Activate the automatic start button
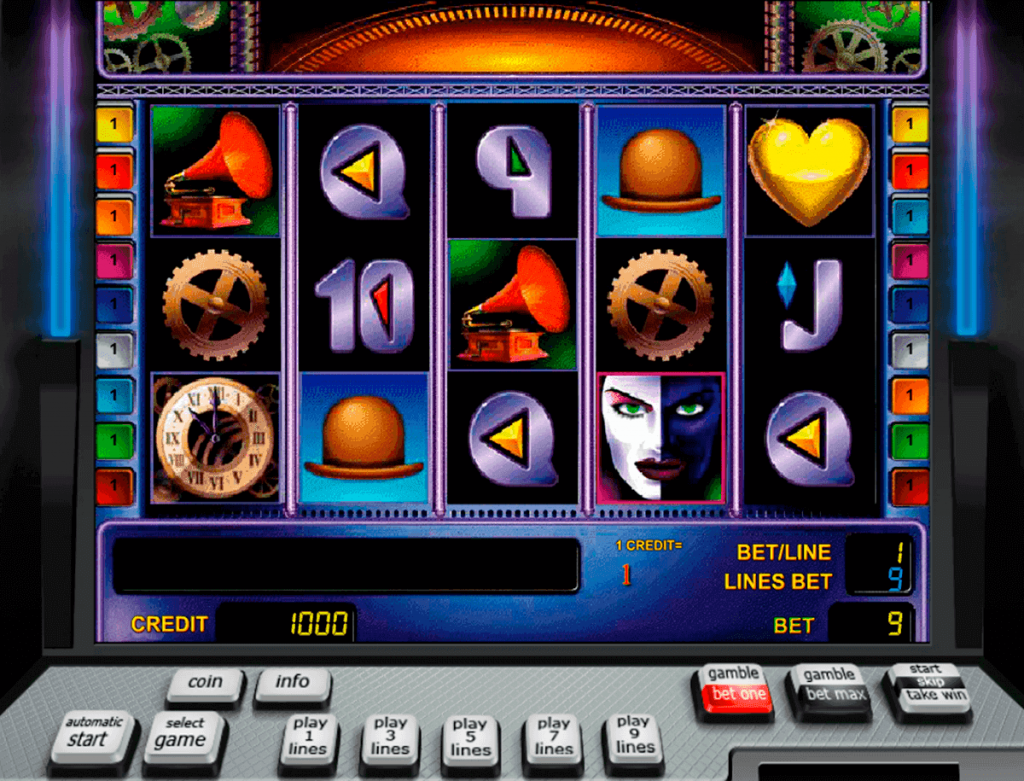Viewport: 1024px width, 781px height. coord(92,735)
